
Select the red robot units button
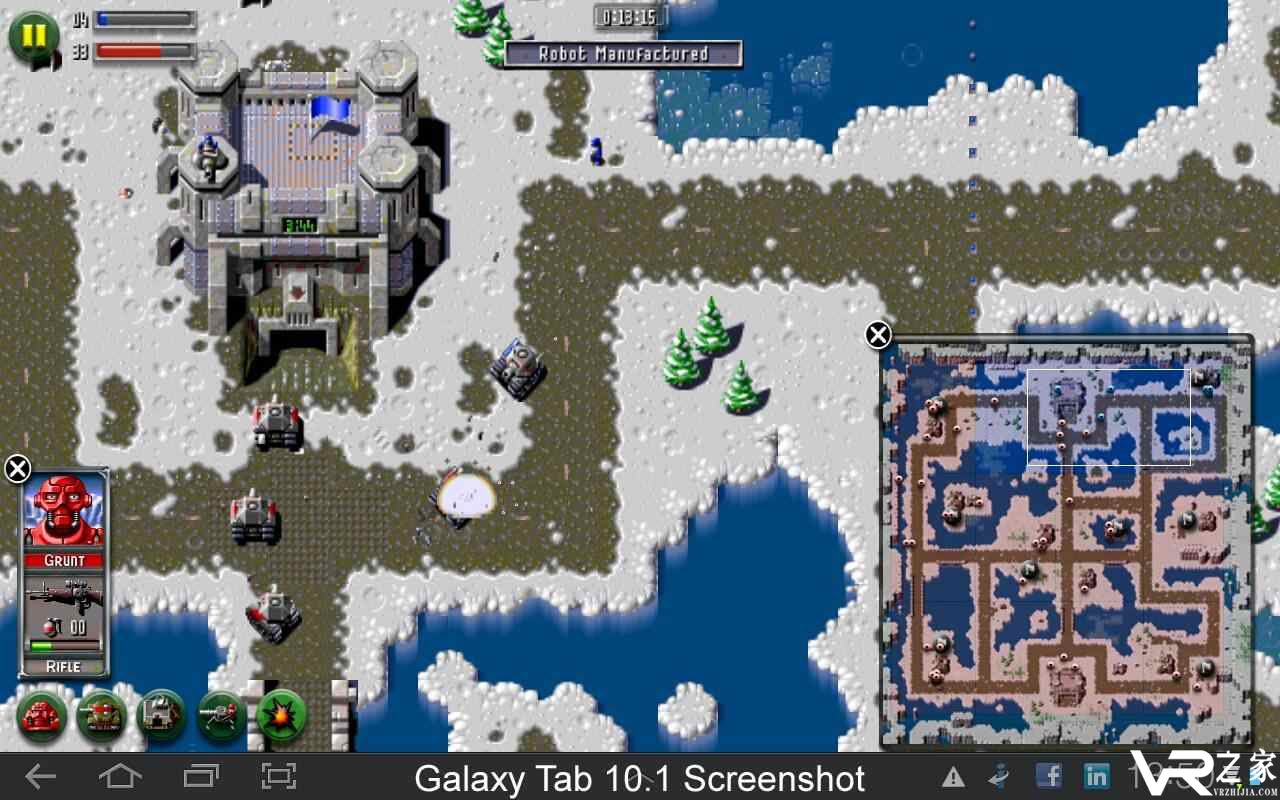coord(42,716)
